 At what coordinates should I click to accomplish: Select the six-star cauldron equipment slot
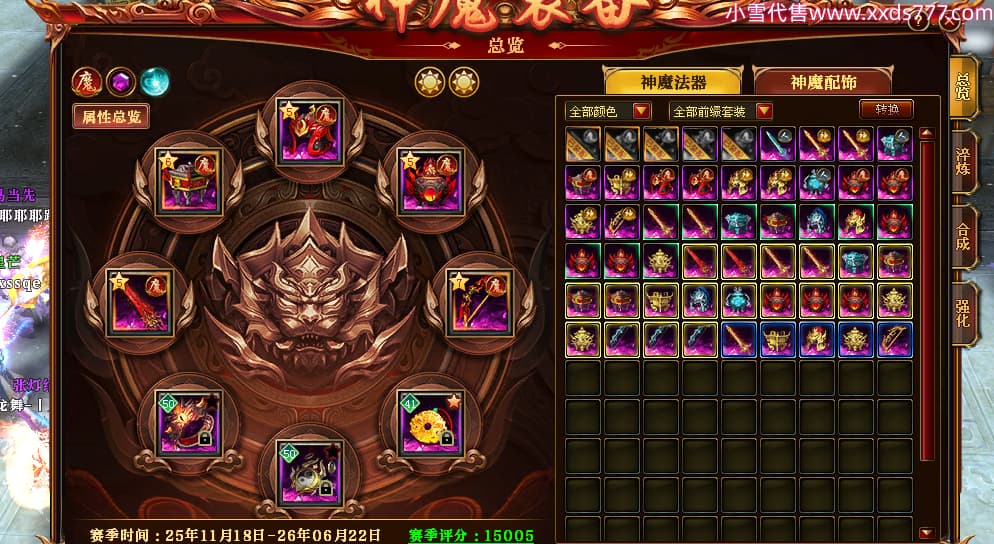(189, 182)
